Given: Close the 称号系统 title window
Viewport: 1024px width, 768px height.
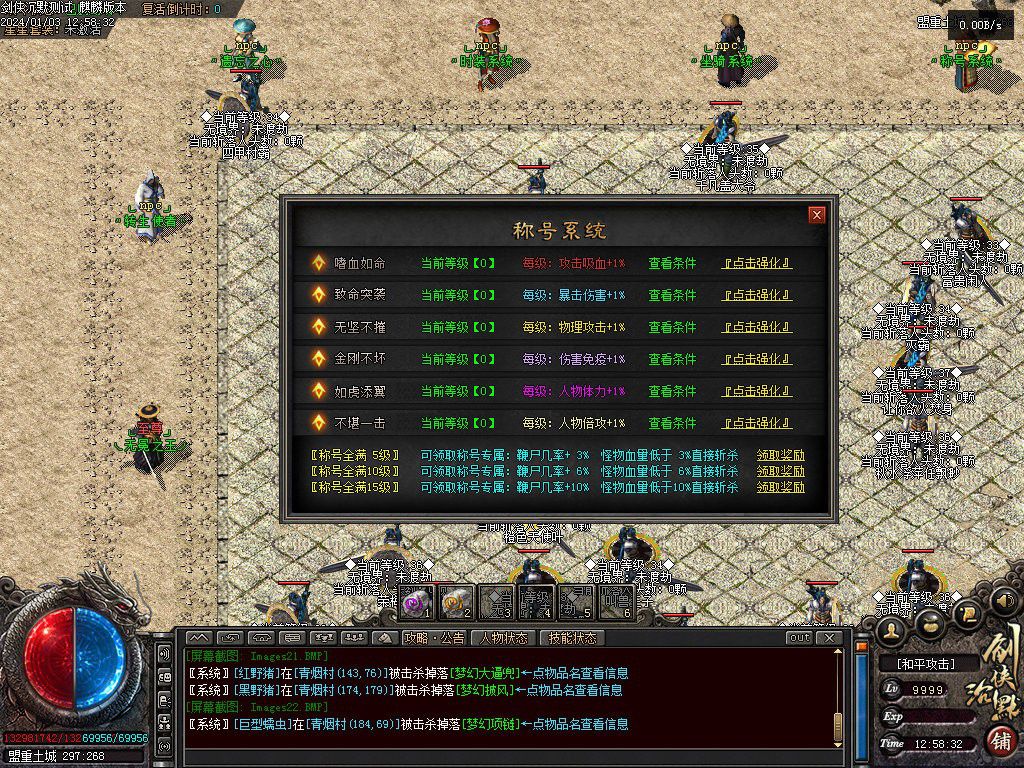Looking at the screenshot, I should tap(817, 215).
